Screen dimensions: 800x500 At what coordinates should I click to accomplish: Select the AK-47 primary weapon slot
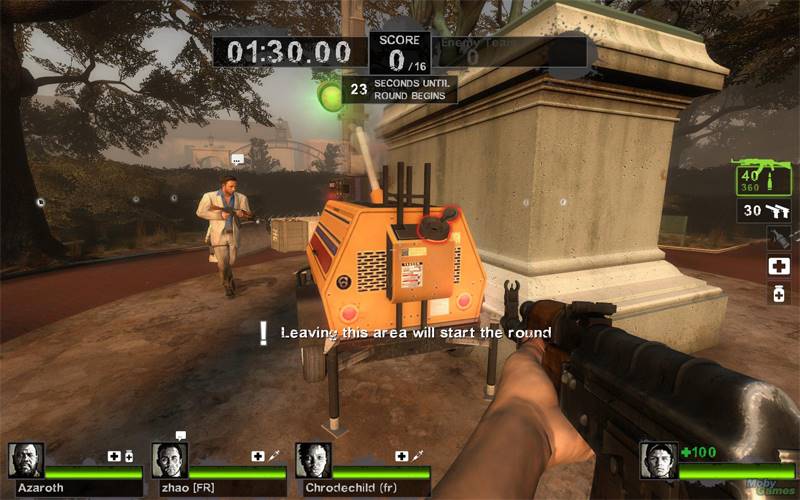click(763, 177)
